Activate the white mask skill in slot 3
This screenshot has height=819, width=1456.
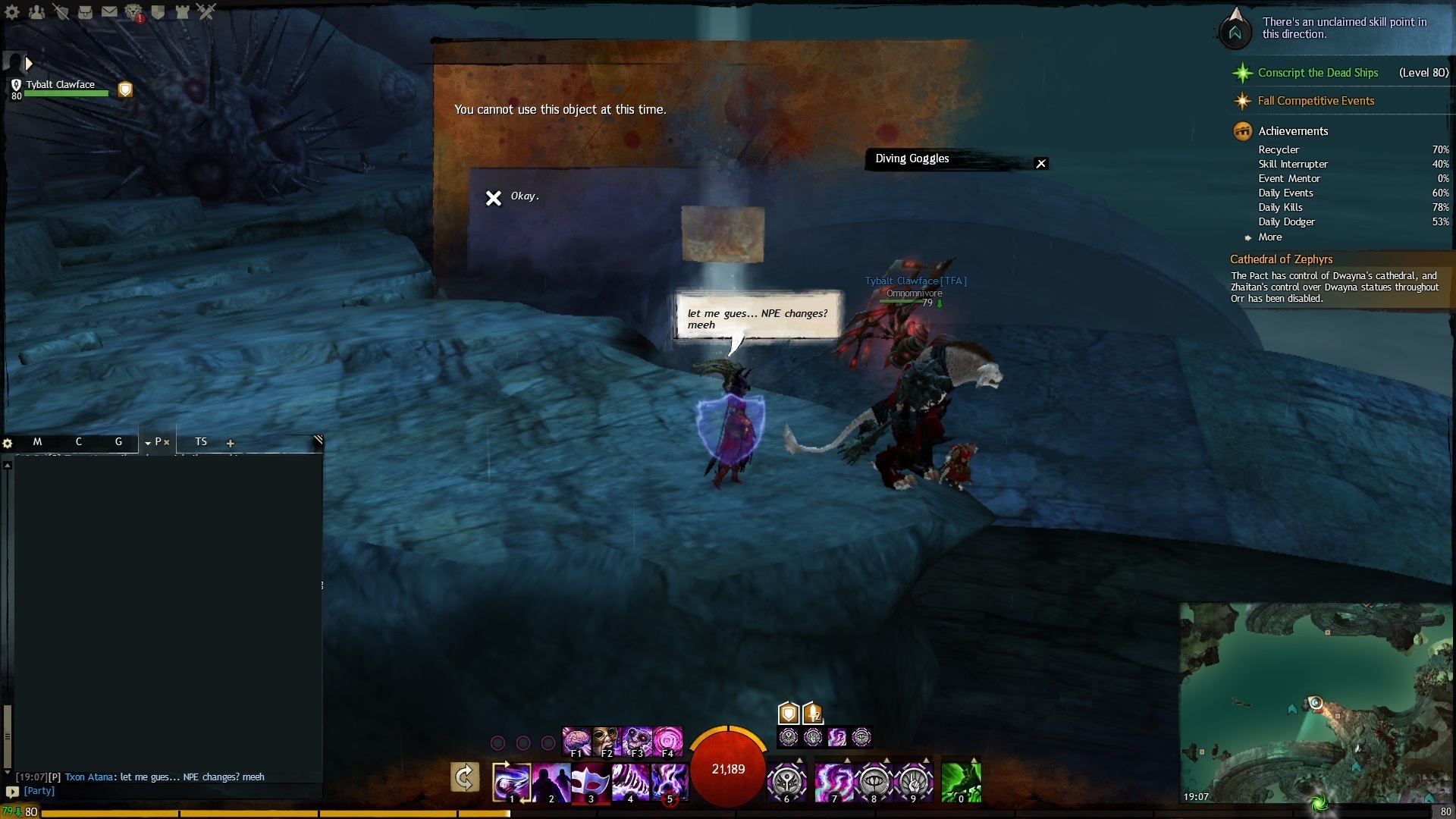[x=590, y=782]
